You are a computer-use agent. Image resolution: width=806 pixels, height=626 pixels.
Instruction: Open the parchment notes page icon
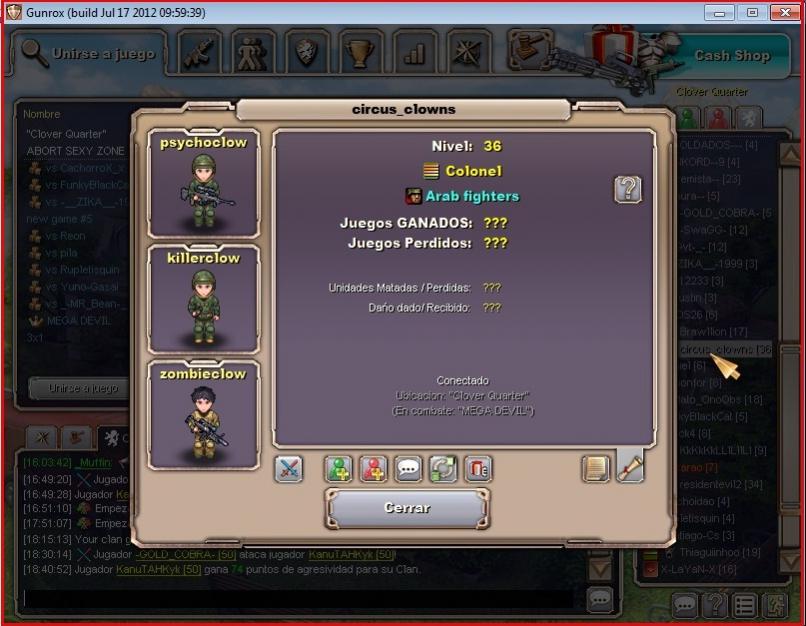595,468
